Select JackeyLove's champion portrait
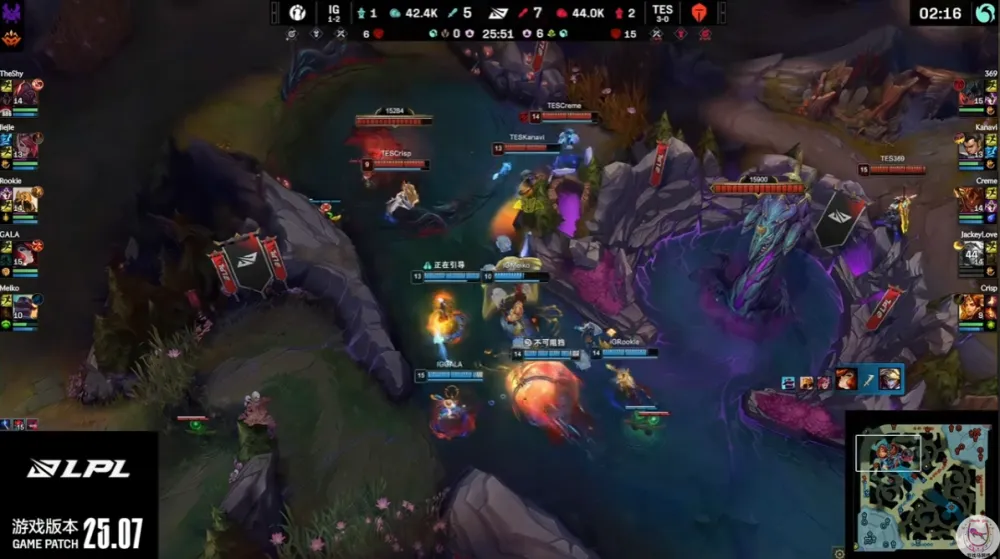 pos(973,254)
